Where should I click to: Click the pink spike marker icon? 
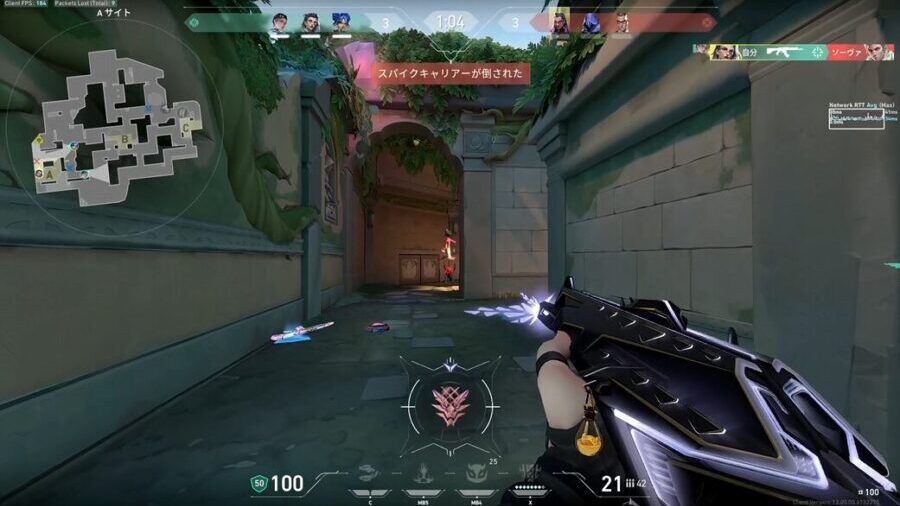449,405
